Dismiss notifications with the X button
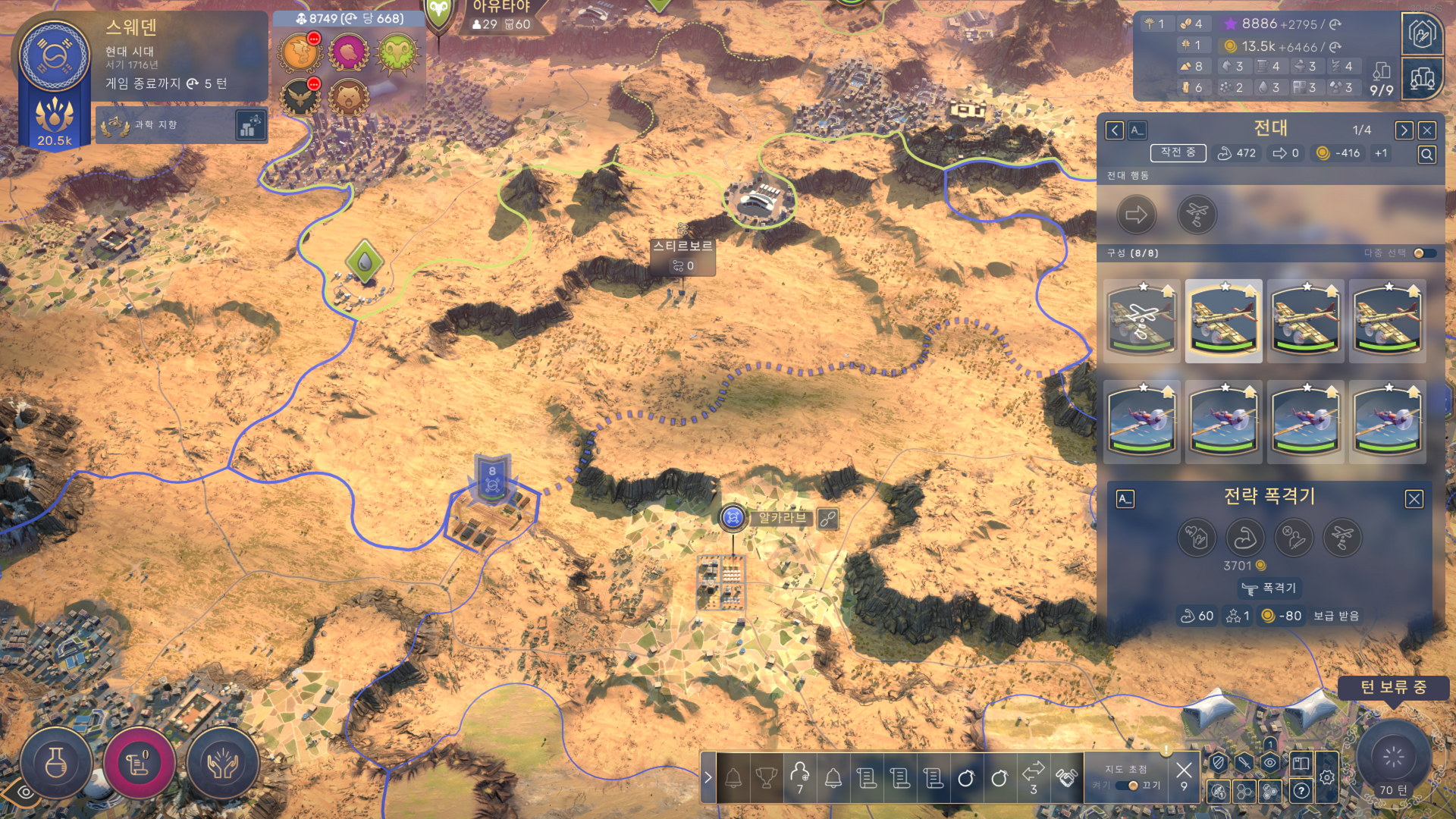The width and height of the screenshot is (1456, 819). [1183, 771]
